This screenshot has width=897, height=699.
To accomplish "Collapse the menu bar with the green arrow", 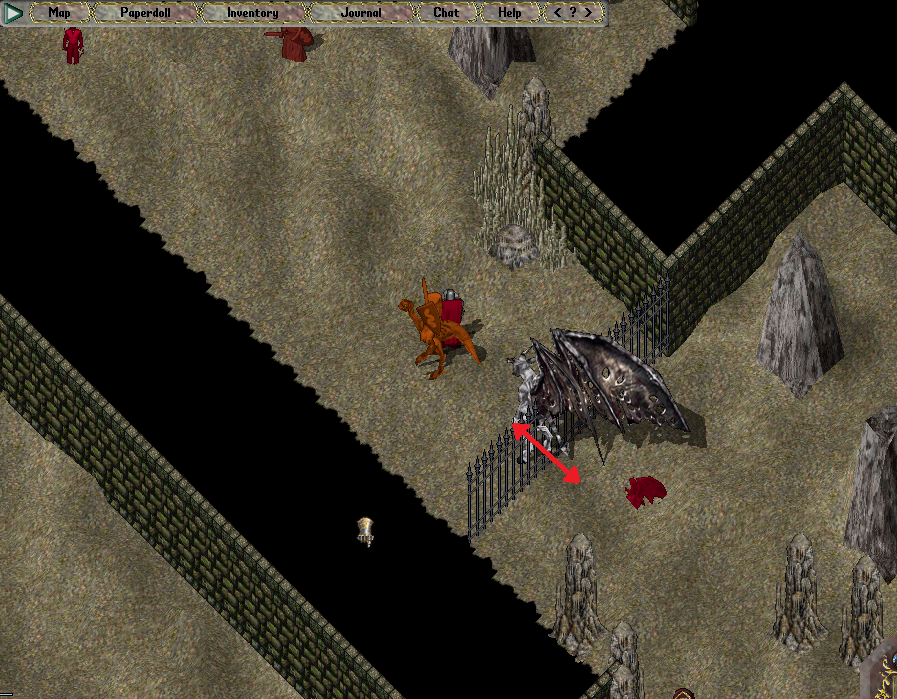I will click(14, 13).
